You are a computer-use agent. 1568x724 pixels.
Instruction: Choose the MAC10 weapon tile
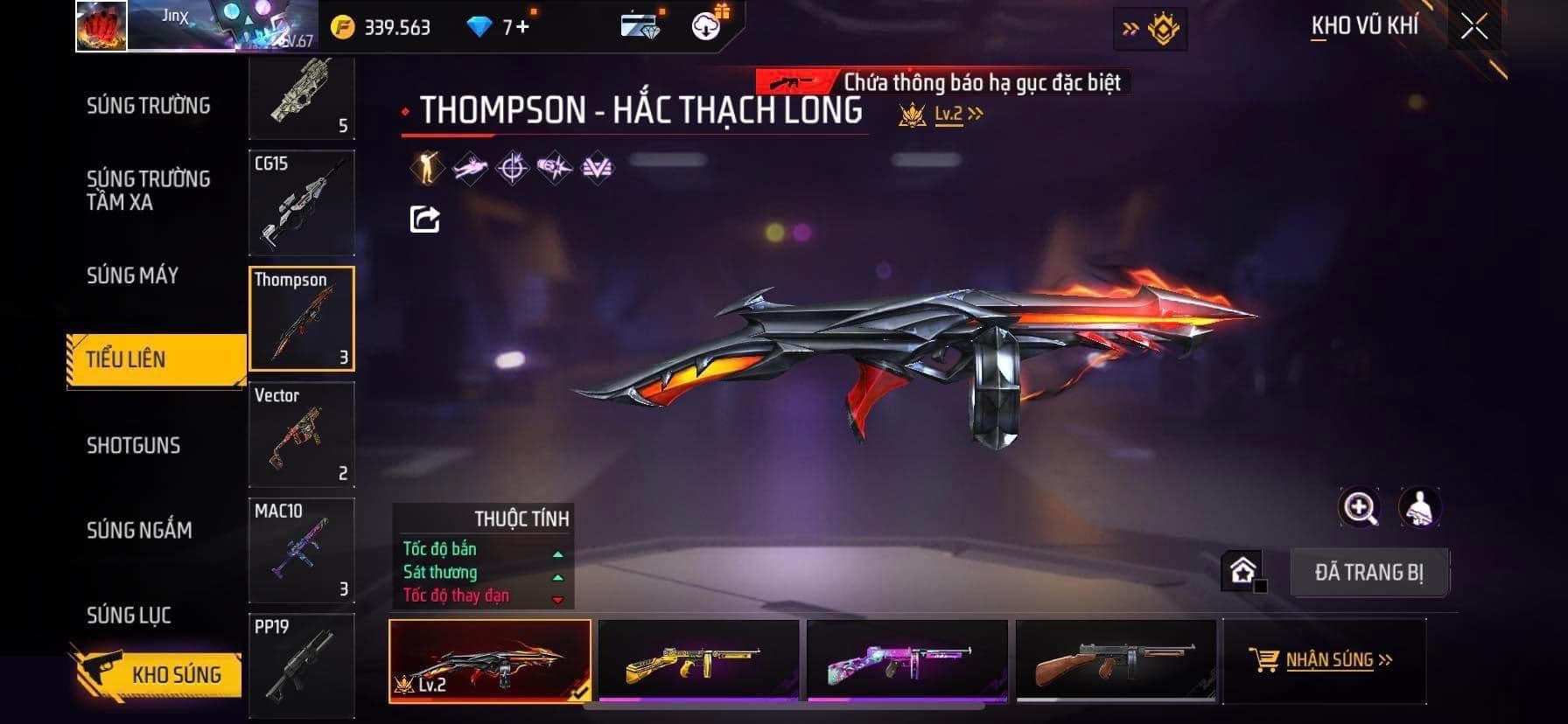[x=302, y=550]
